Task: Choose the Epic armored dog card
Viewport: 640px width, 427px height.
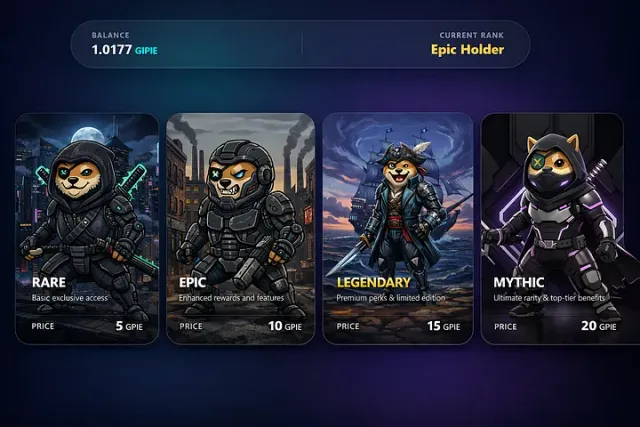Action: (x=240, y=228)
